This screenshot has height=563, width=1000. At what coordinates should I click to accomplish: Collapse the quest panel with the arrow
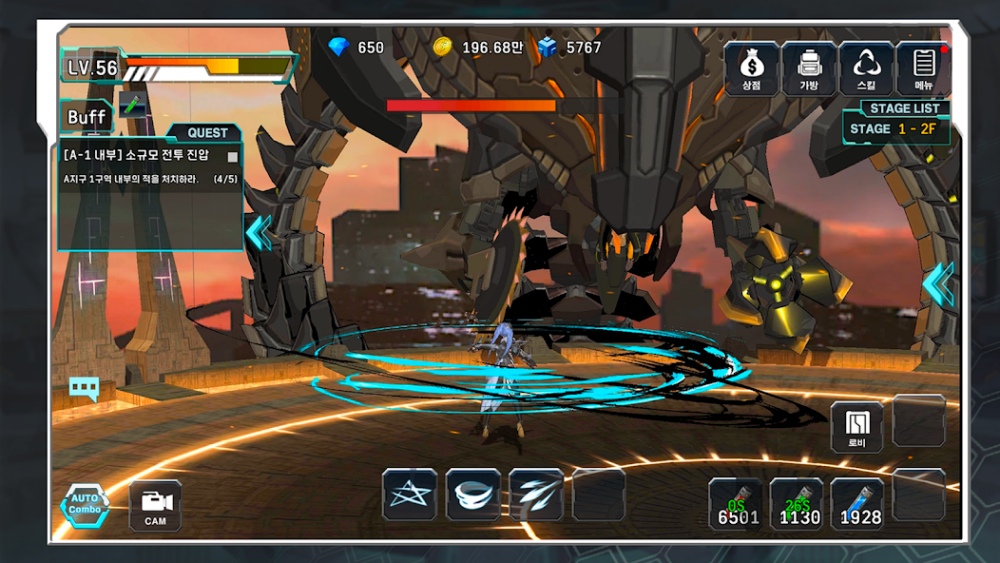[258, 232]
